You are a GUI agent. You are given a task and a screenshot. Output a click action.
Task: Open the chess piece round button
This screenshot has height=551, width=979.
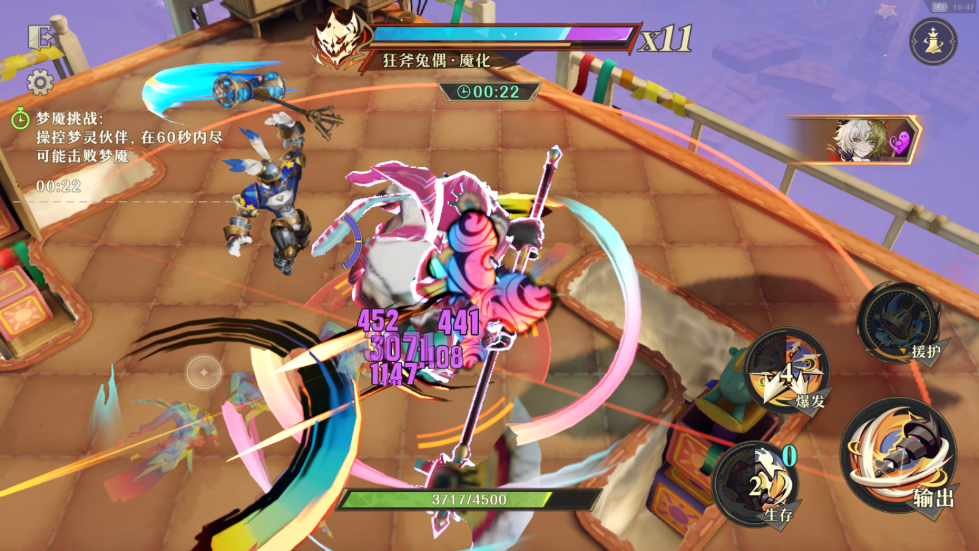tap(932, 42)
